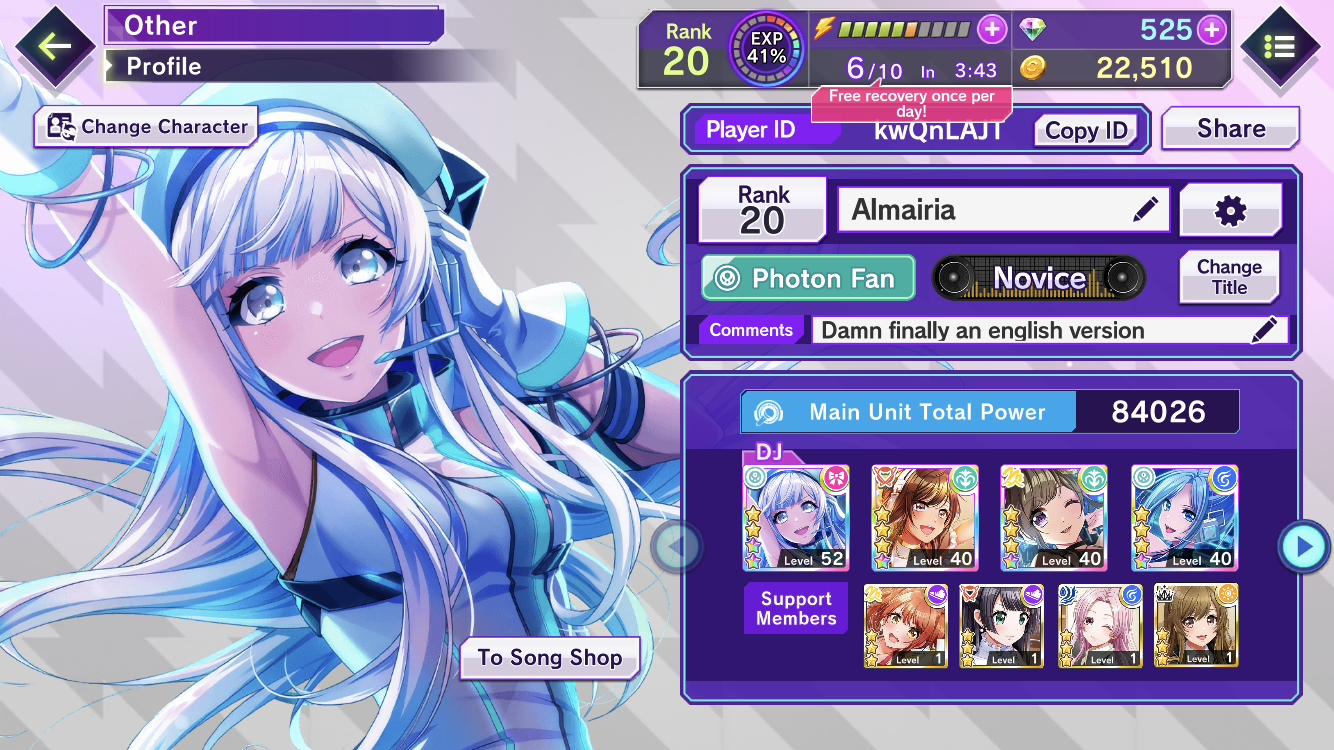Share the profile
Screen dimensions: 1334x750
[x=1231, y=129]
